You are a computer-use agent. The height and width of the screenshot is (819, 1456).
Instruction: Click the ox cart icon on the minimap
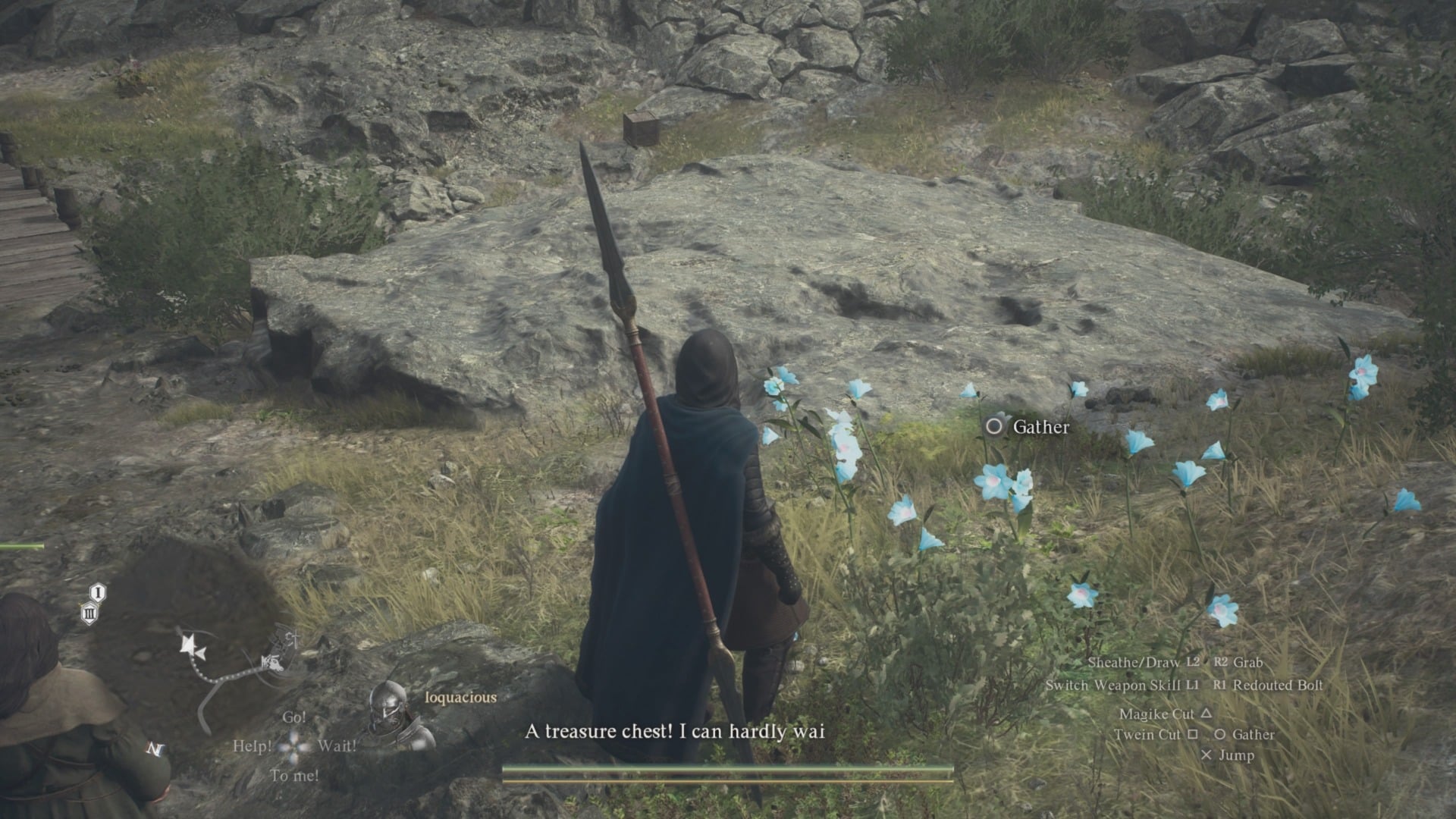[273, 661]
